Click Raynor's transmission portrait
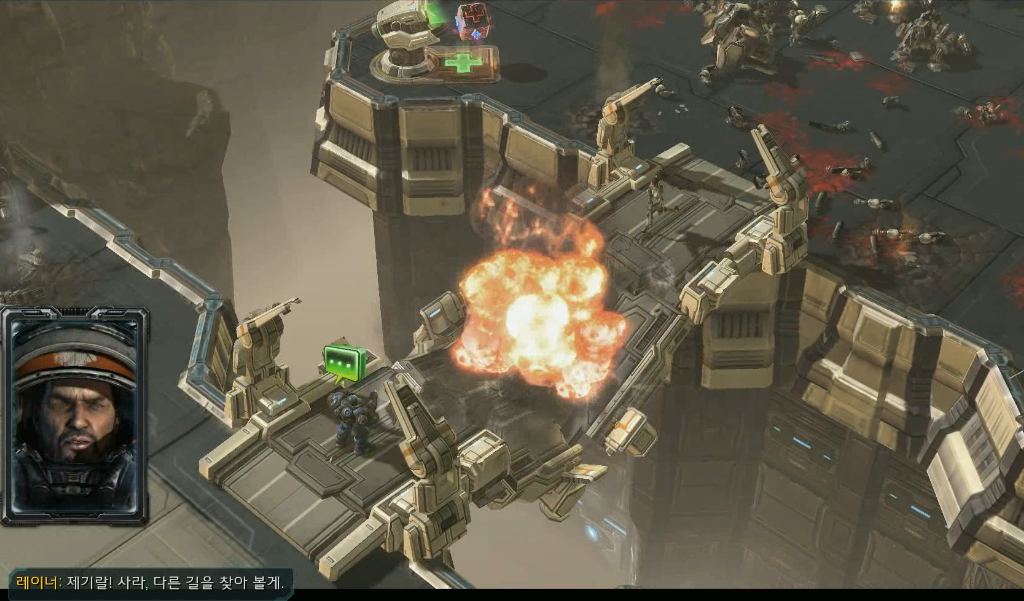Screen dimensions: 1024x601 [75, 414]
